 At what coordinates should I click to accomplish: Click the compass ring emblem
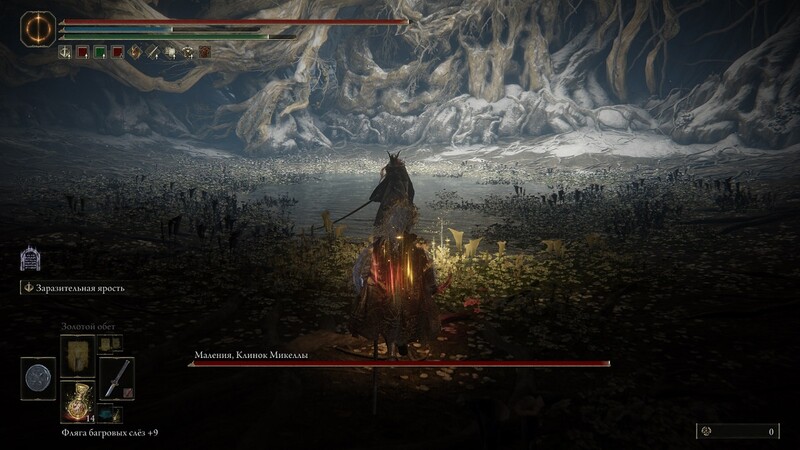click(x=37, y=27)
